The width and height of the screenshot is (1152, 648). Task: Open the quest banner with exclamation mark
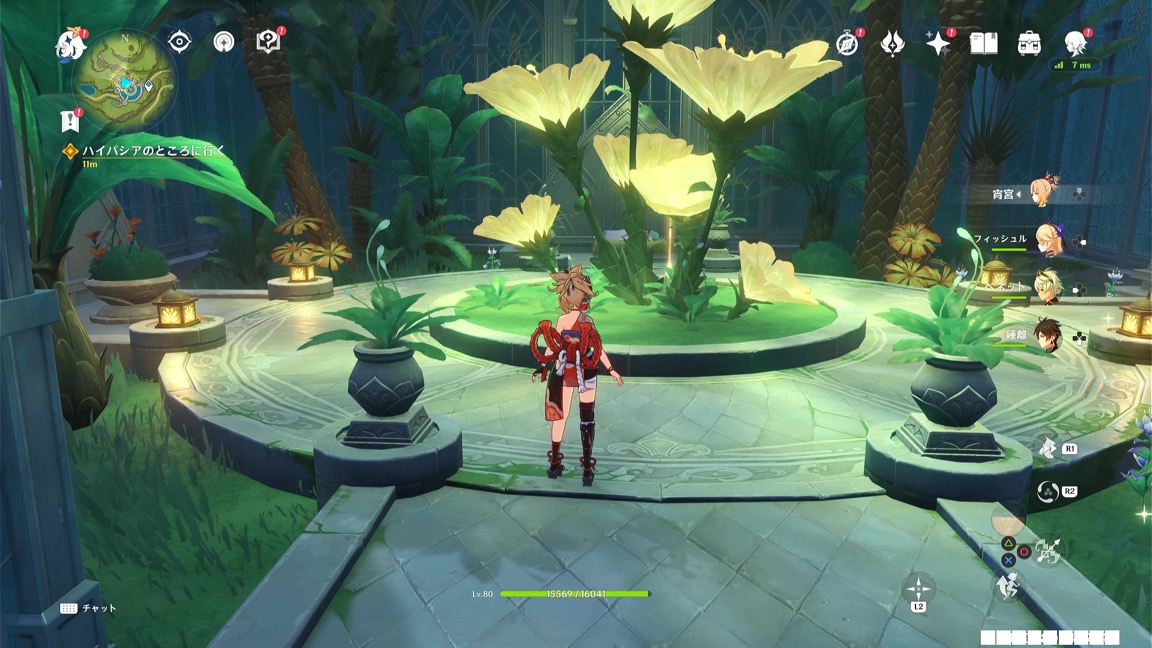(x=70, y=120)
